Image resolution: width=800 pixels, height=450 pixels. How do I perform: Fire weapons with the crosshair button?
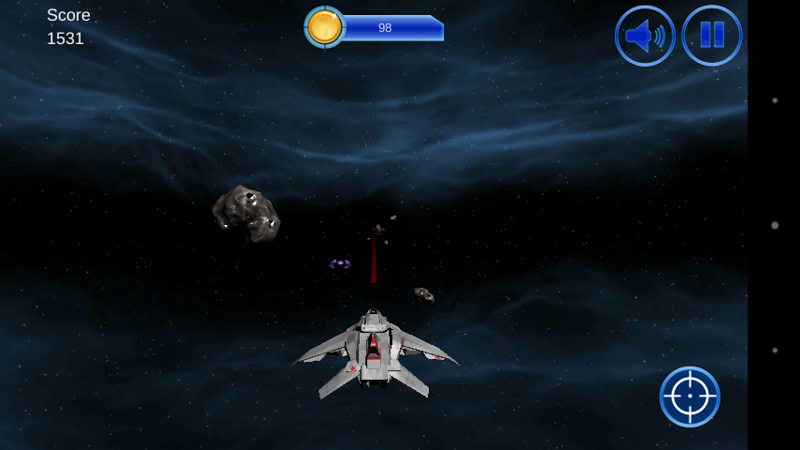[690, 397]
